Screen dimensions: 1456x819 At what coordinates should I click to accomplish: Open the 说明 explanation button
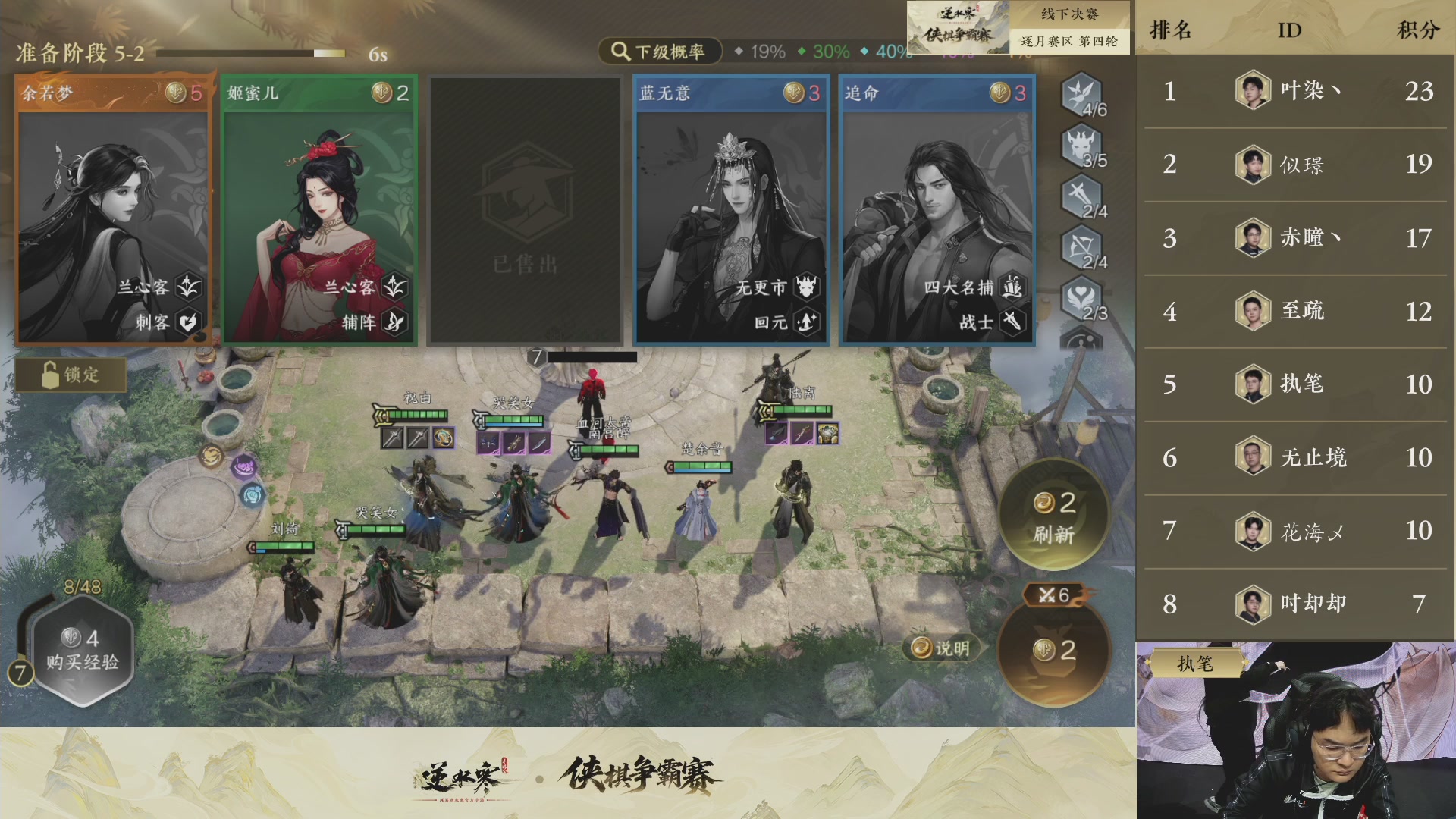tap(940, 650)
